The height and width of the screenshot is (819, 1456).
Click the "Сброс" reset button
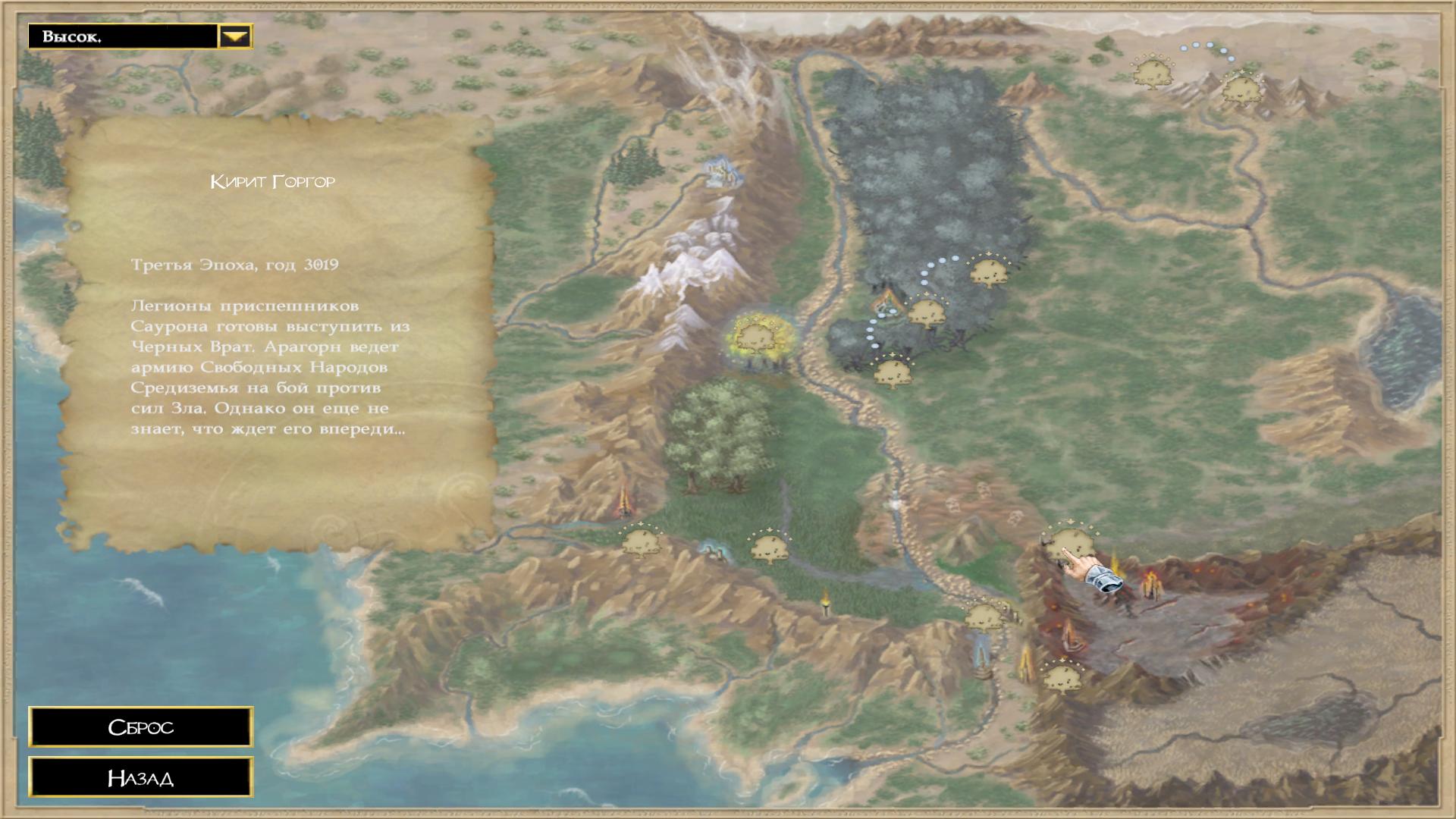[x=141, y=727]
